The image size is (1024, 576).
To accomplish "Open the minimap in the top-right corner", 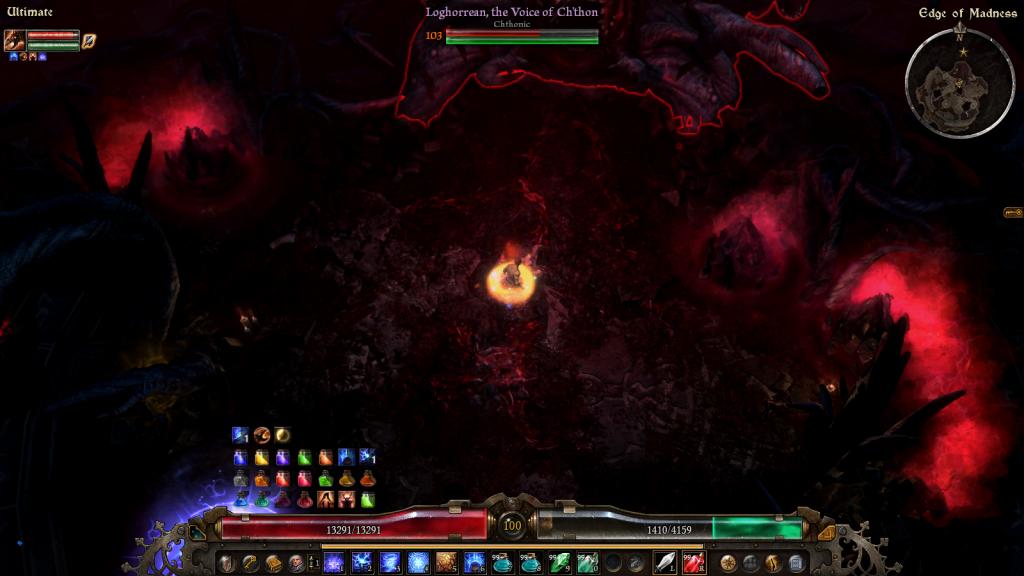I will pyautogui.click(x=959, y=82).
